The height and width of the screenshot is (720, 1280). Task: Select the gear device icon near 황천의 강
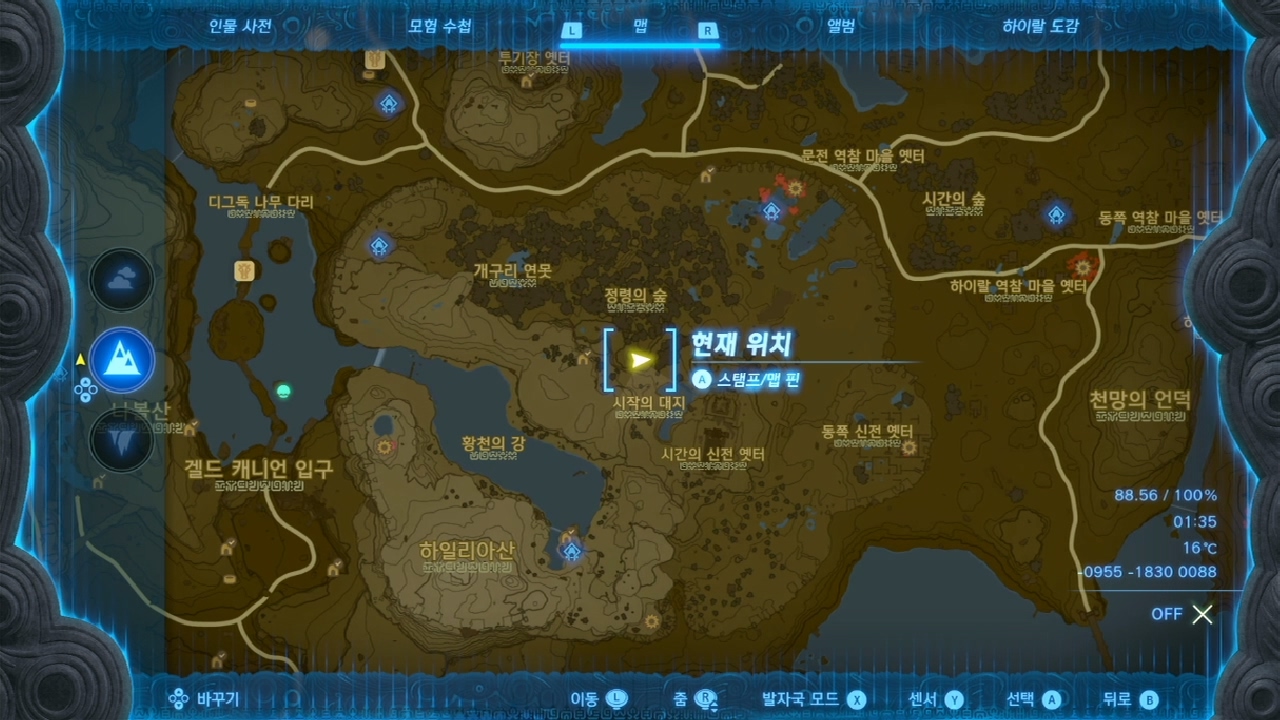tap(382, 449)
